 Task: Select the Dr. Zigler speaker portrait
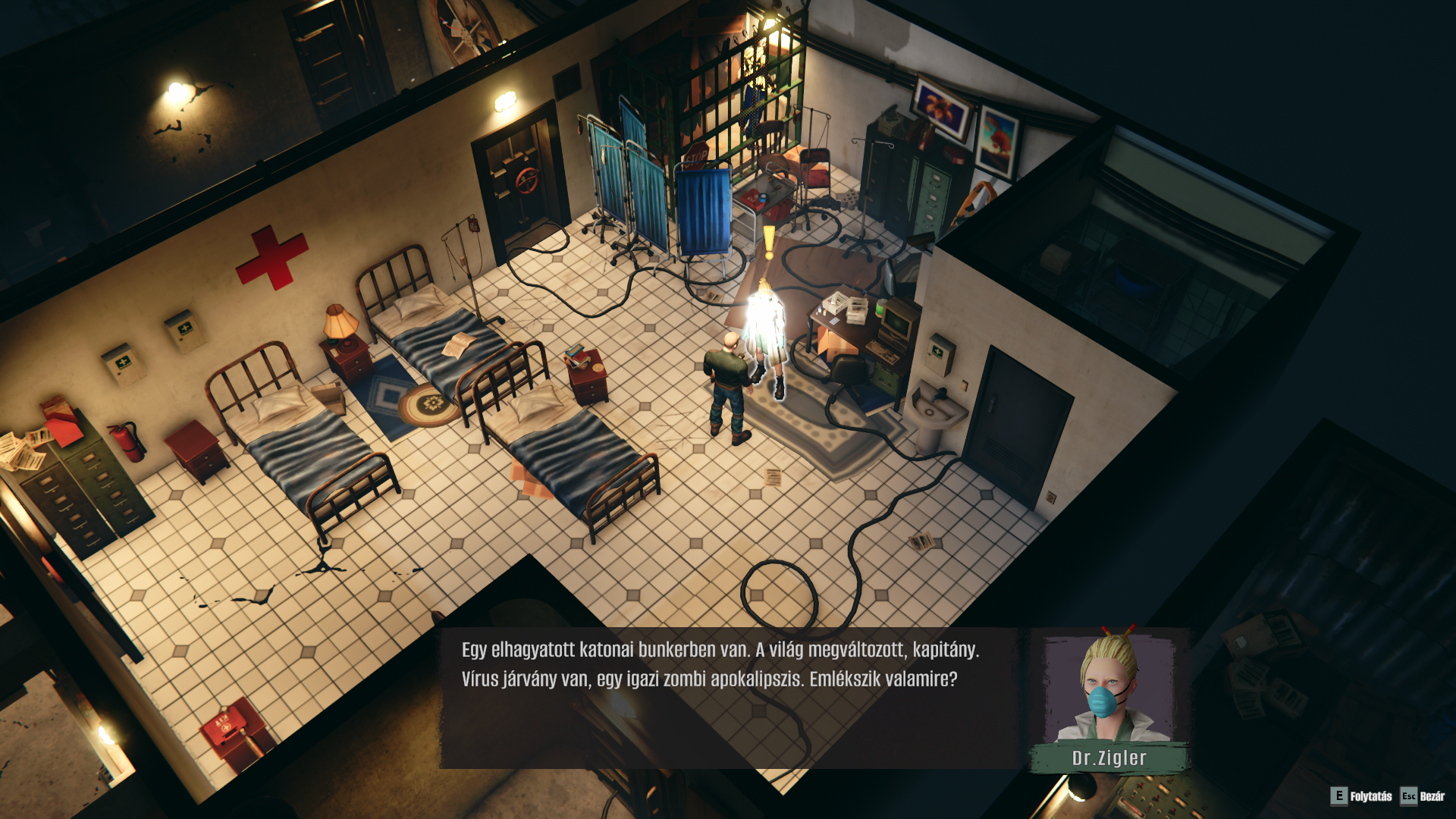(1109, 689)
